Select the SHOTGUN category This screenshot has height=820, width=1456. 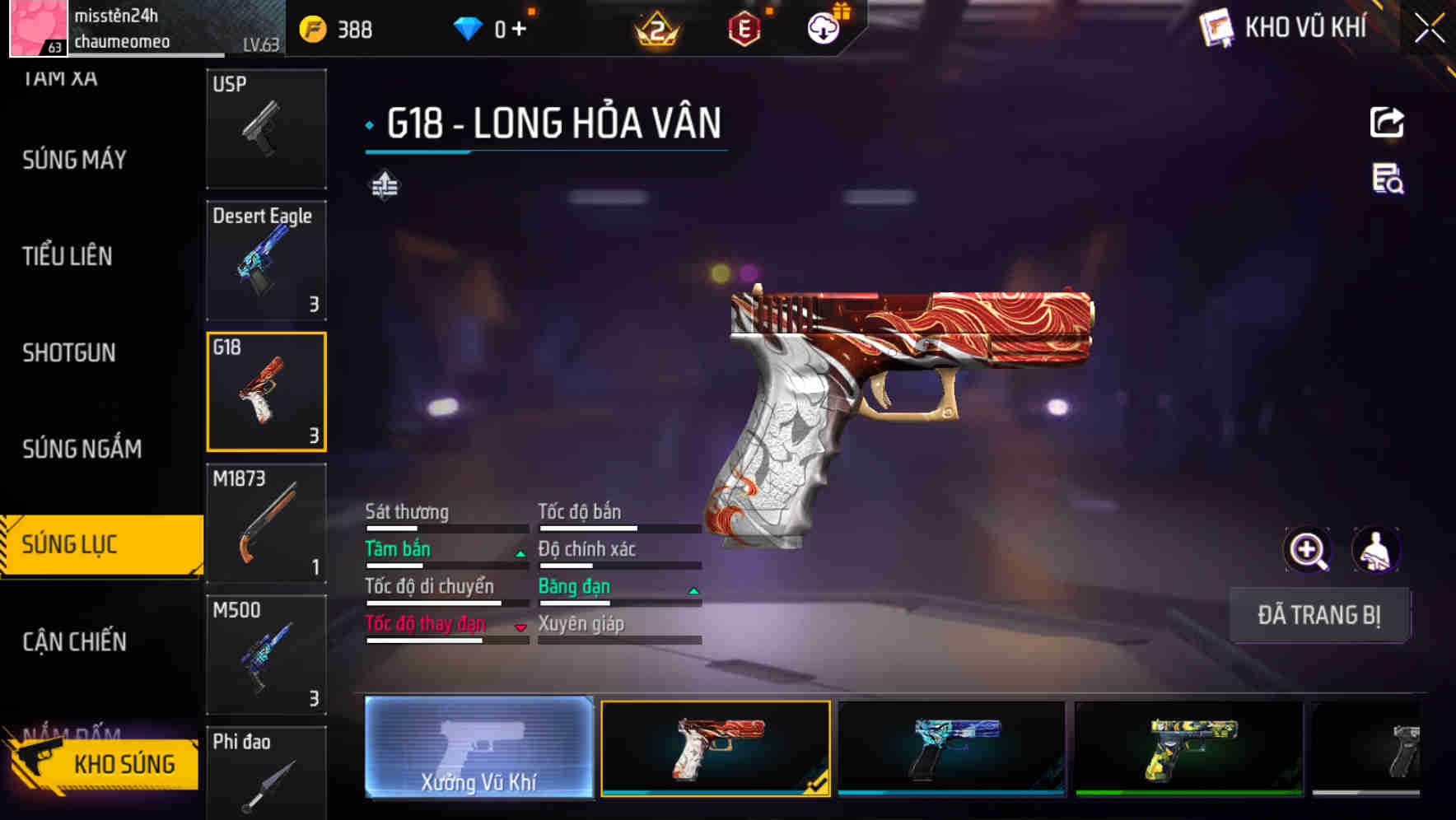pyautogui.click(x=69, y=352)
